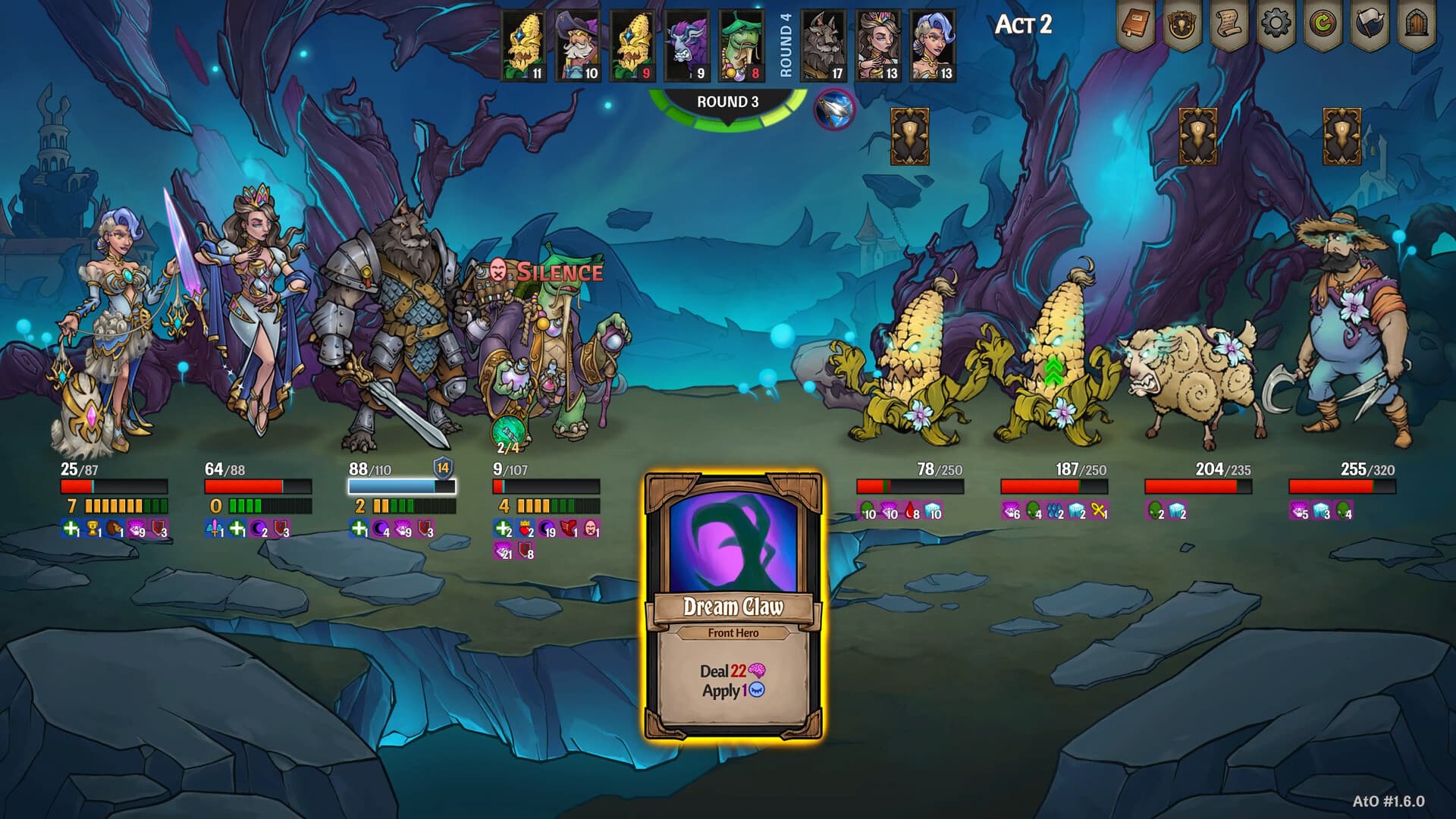Open the gear settings menu
1456x819 pixels.
click(x=1276, y=24)
